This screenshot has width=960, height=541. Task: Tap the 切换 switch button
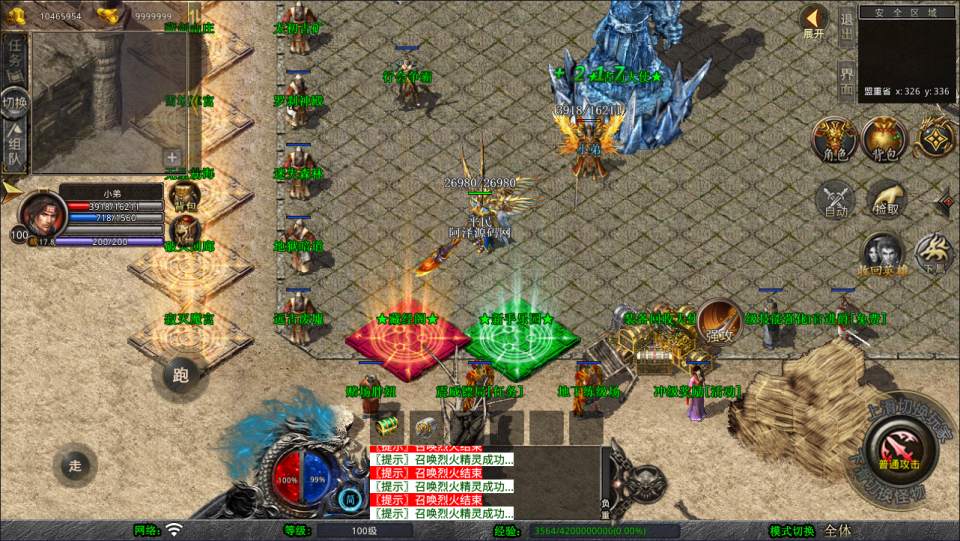[x=14, y=102]
